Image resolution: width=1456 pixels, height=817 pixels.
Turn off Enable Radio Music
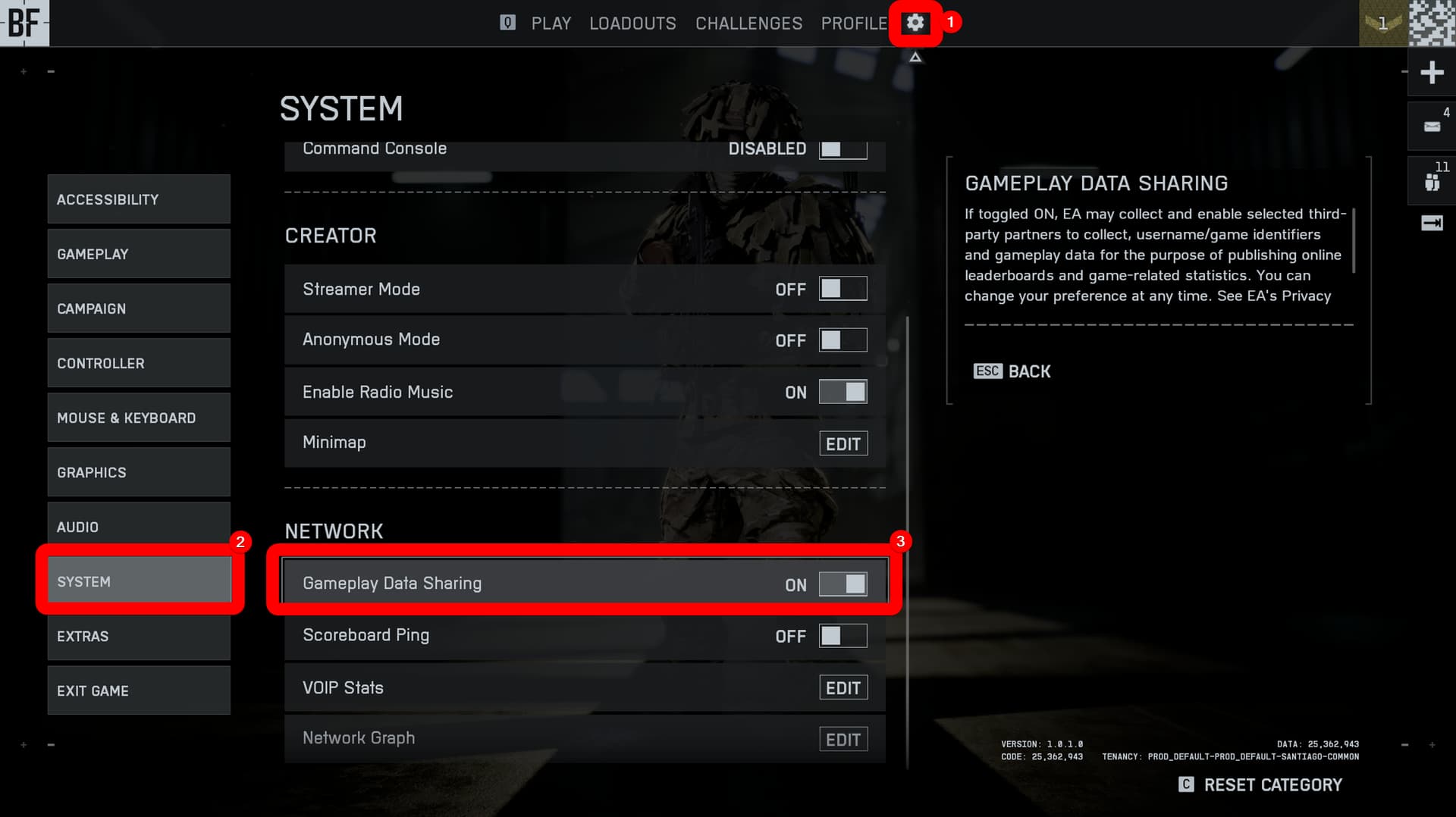[843, 392]
